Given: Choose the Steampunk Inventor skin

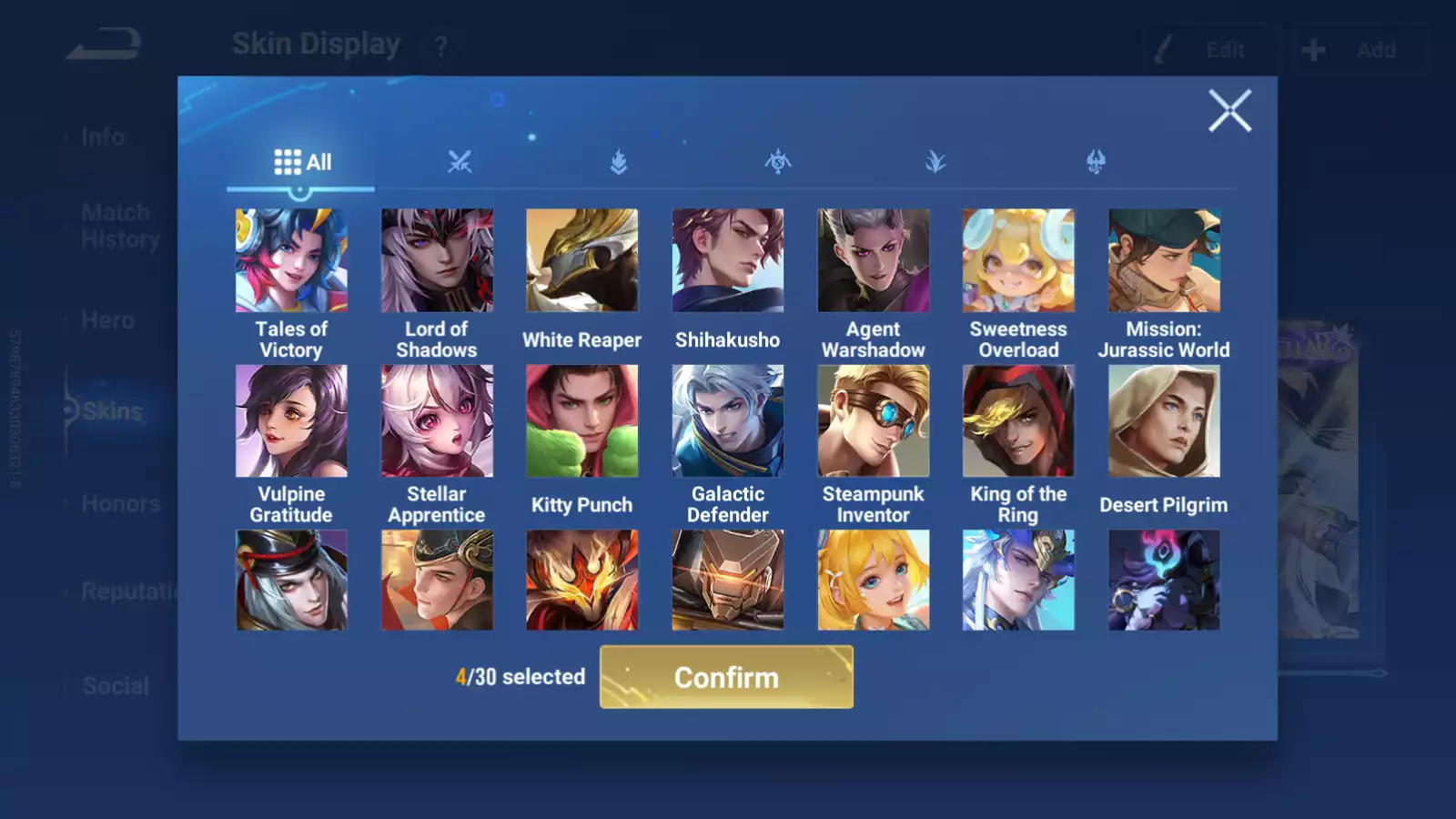Looking at the screenshot, I should 874,421.
